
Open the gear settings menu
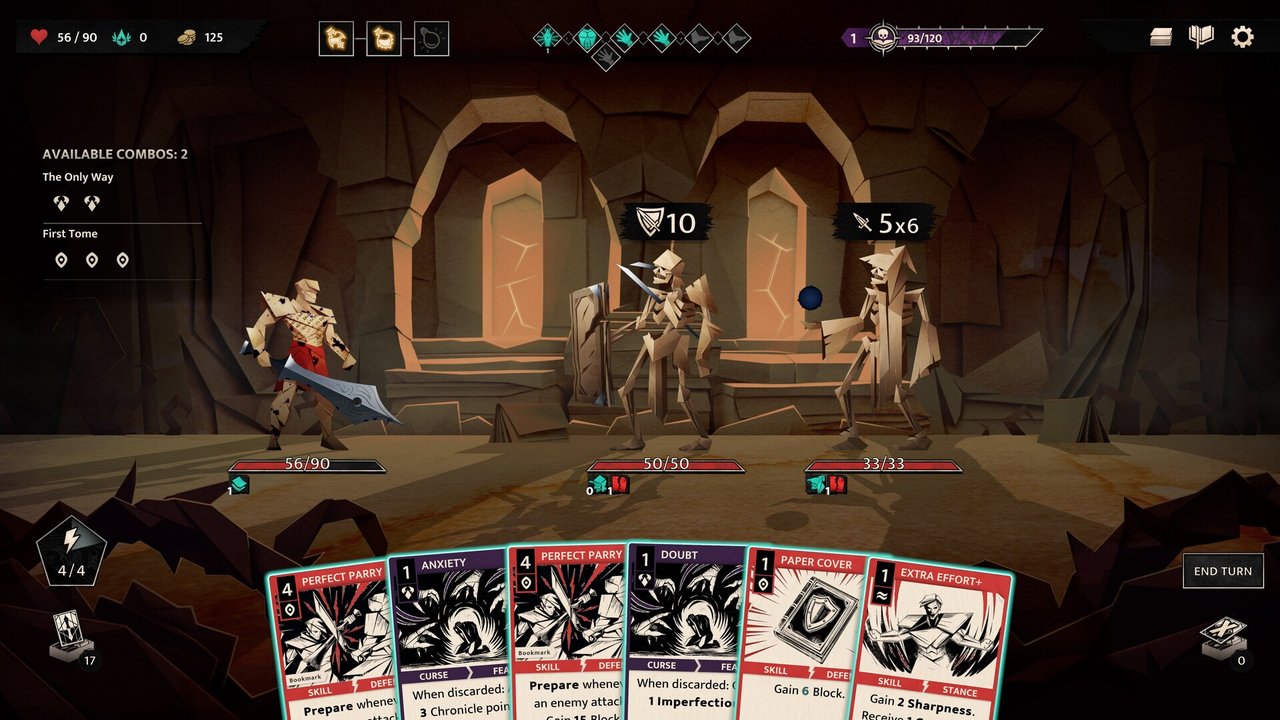point(1242,37)
